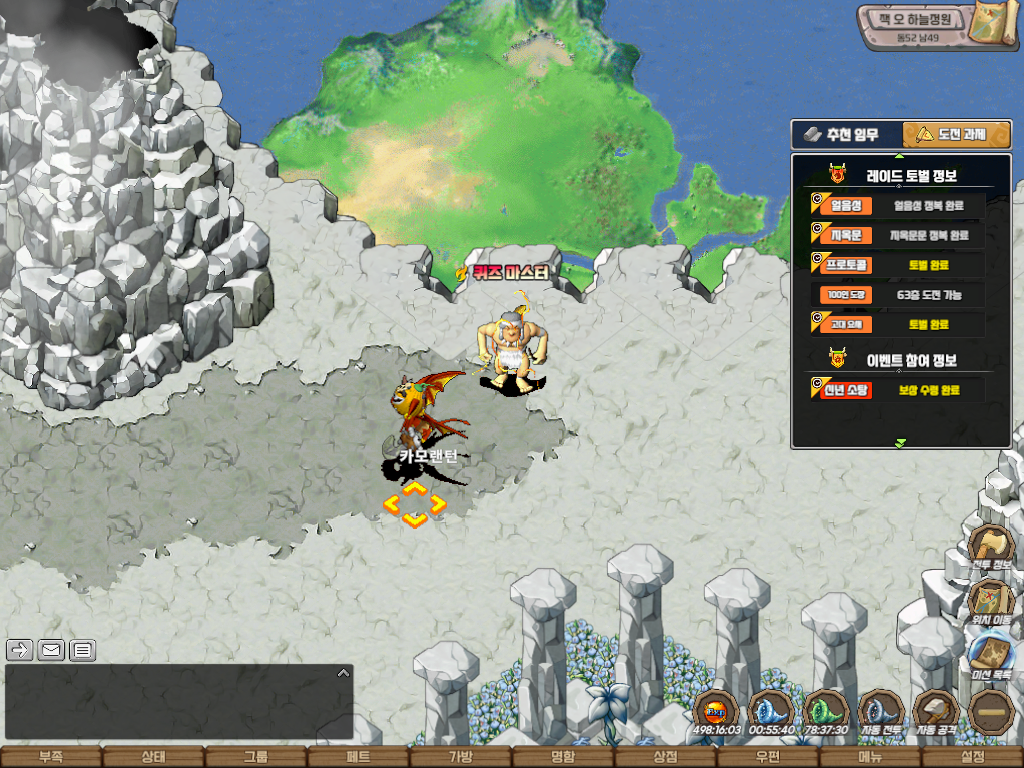The height and width of the screenshot is (768, 1024).
Task: Open the 명함 name card menu
Action: point(563,757)
